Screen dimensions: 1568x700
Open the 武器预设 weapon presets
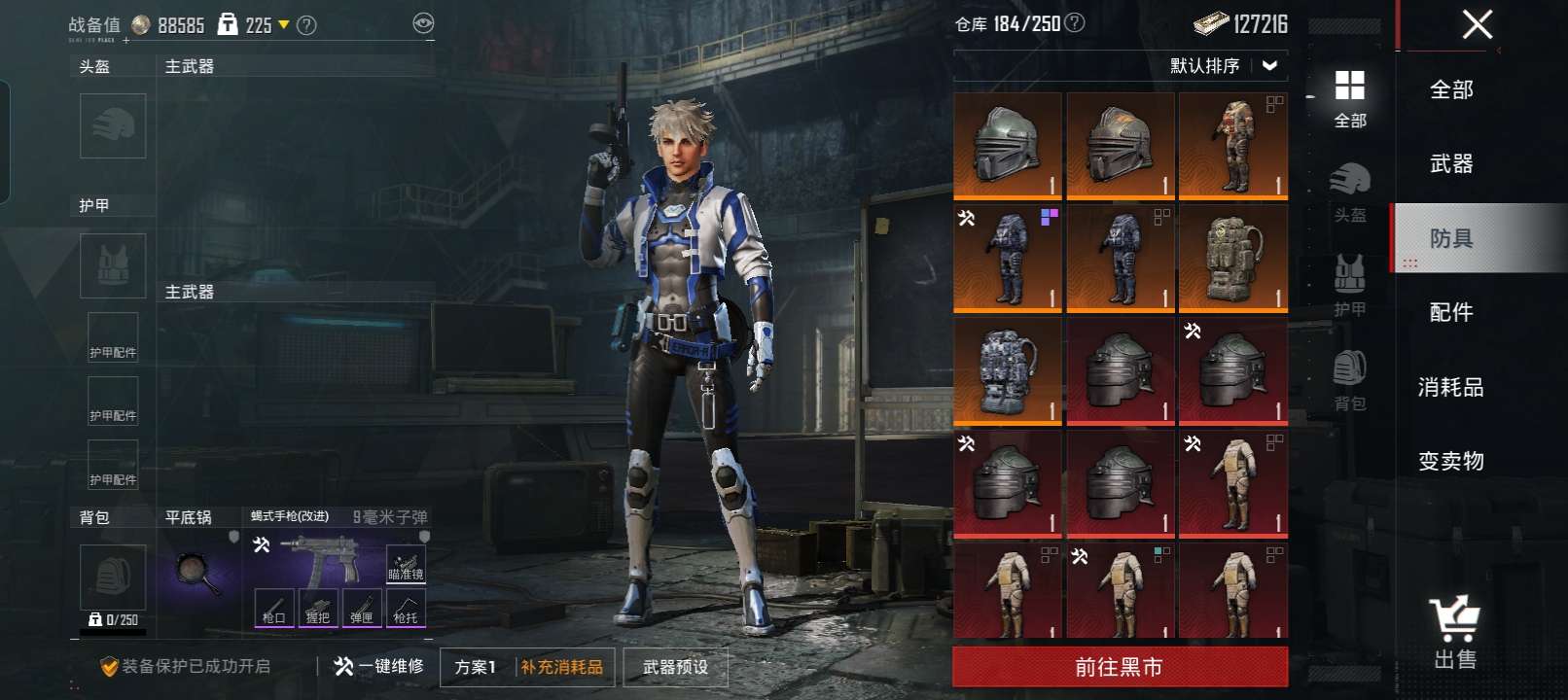[675, 667]
